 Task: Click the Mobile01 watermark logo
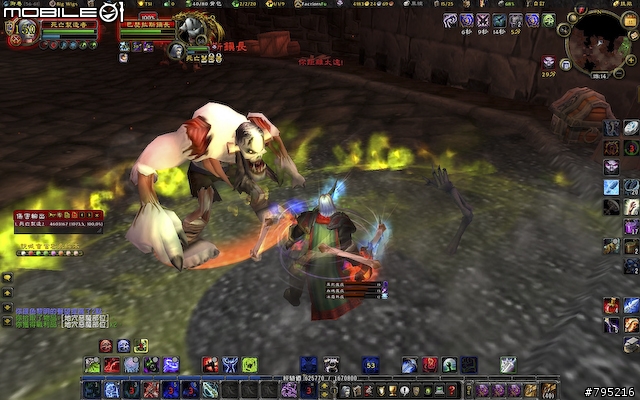pyautogui.click(x=62, y=13)
